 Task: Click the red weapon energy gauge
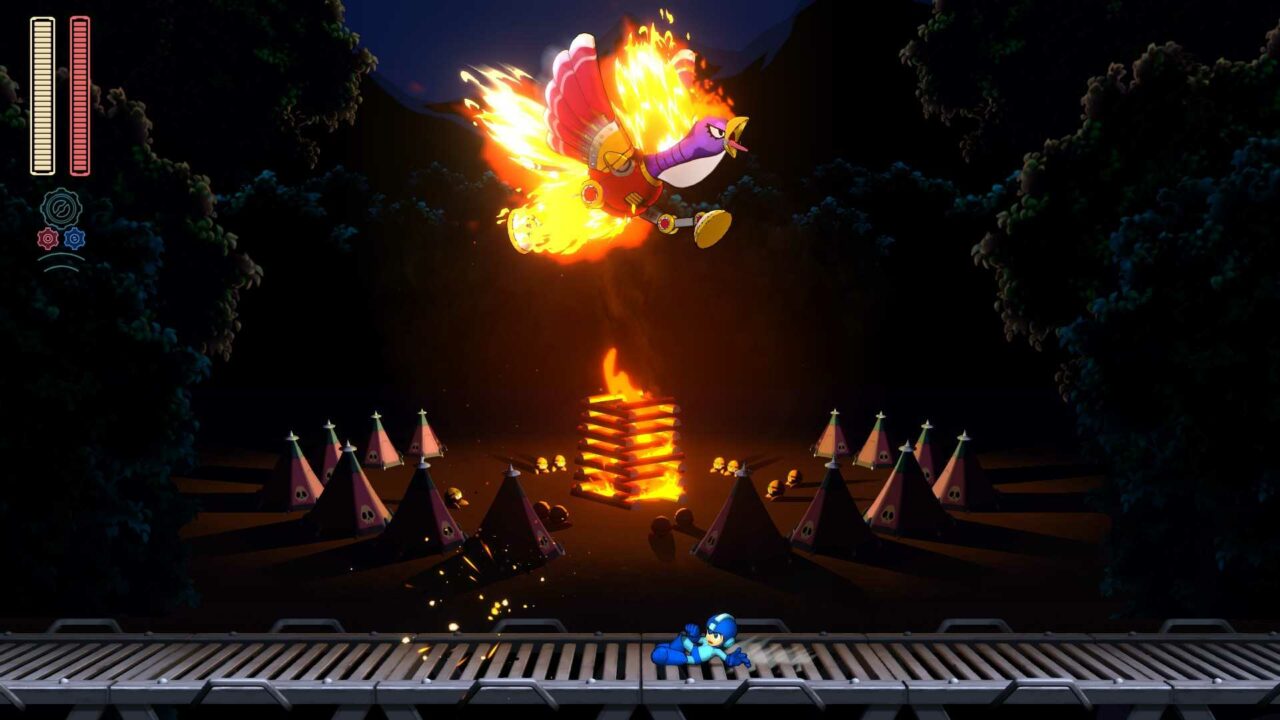80,93
